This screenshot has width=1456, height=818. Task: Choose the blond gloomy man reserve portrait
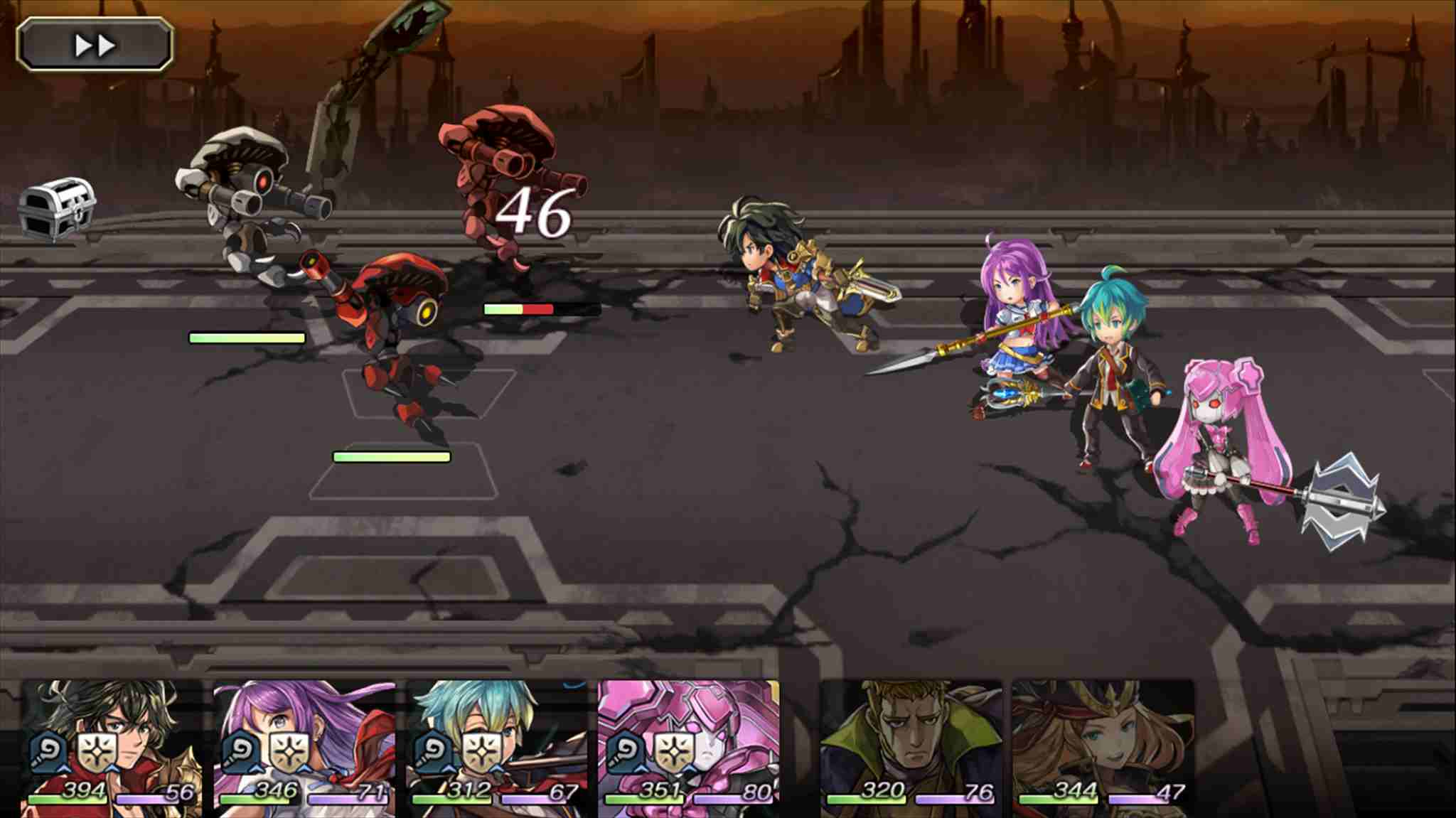click(911, 746)
